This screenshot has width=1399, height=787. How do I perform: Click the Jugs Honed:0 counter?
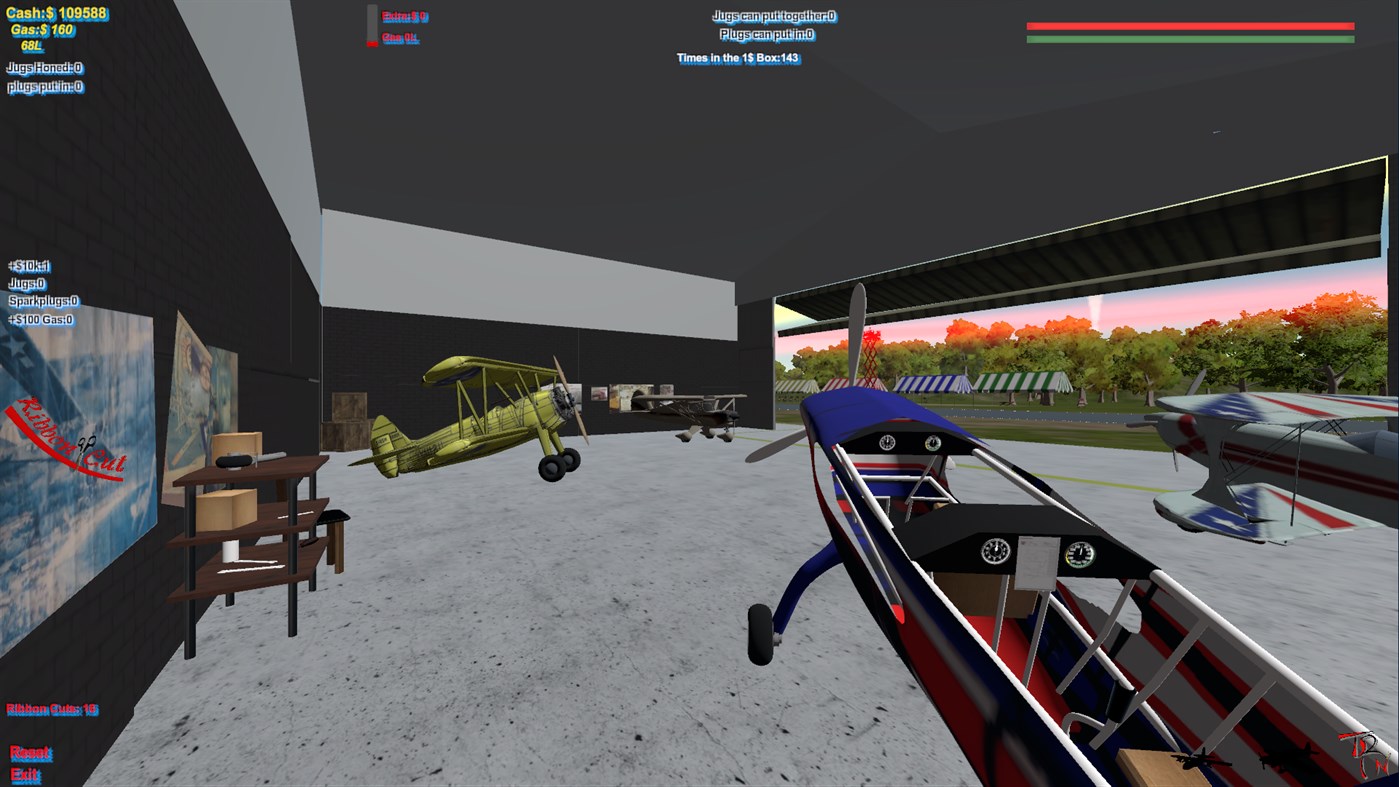[x=45, y=68]
